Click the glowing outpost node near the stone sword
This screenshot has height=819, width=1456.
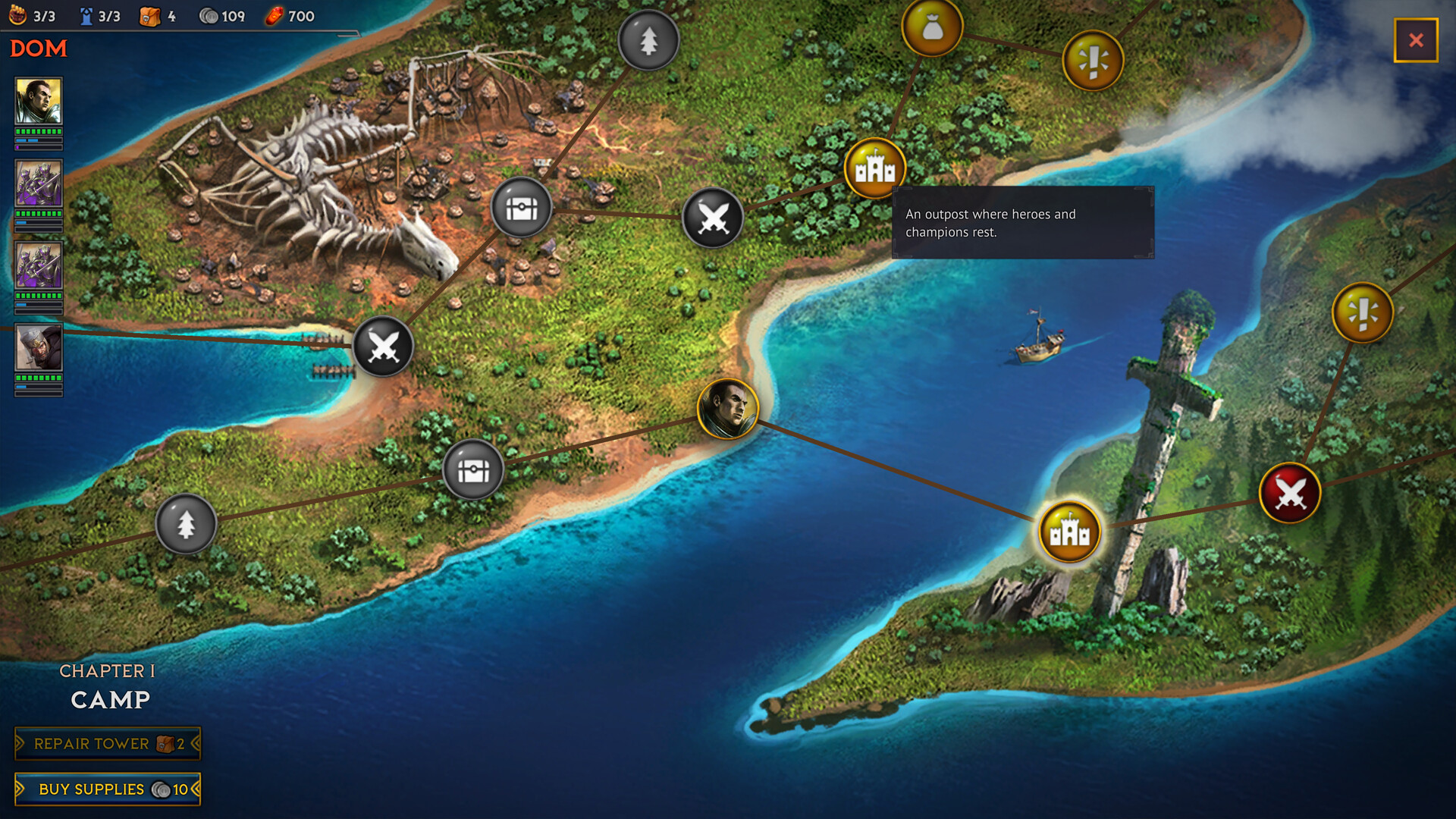[1068, 532]
